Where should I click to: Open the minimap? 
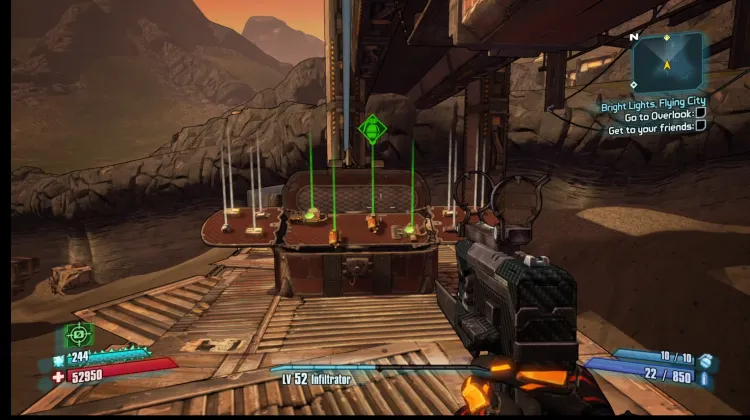667,60
